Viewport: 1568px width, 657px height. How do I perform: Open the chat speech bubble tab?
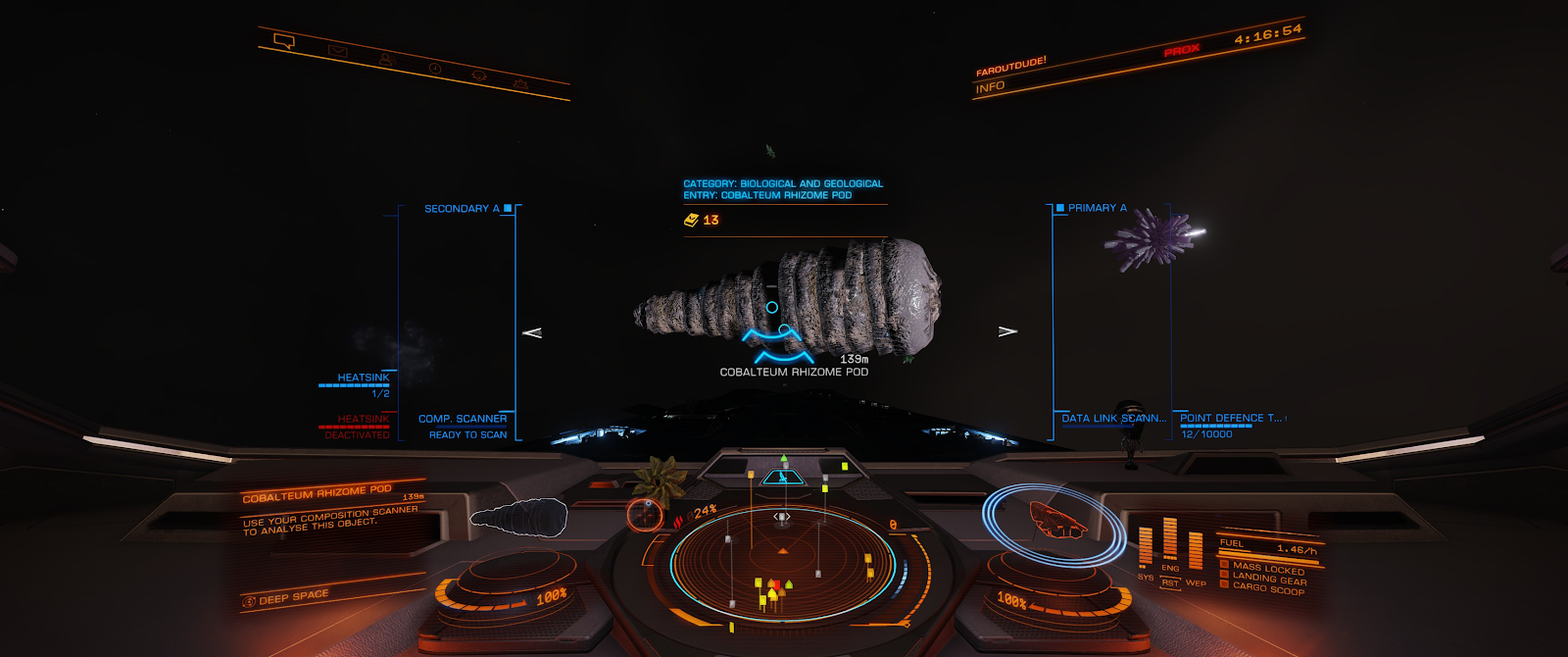284,41
